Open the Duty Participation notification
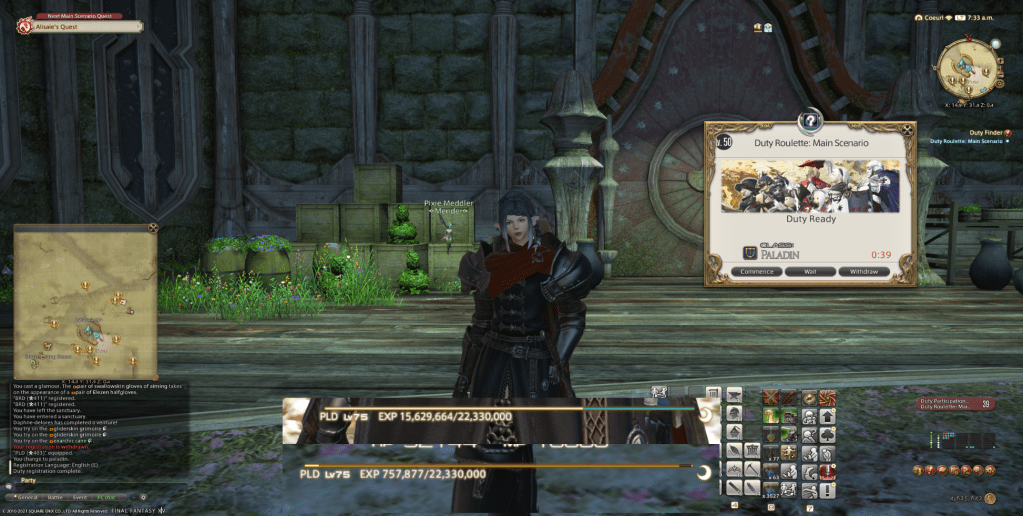The height and width of the screenshot is (516, 1023). [x=947, y=402]
